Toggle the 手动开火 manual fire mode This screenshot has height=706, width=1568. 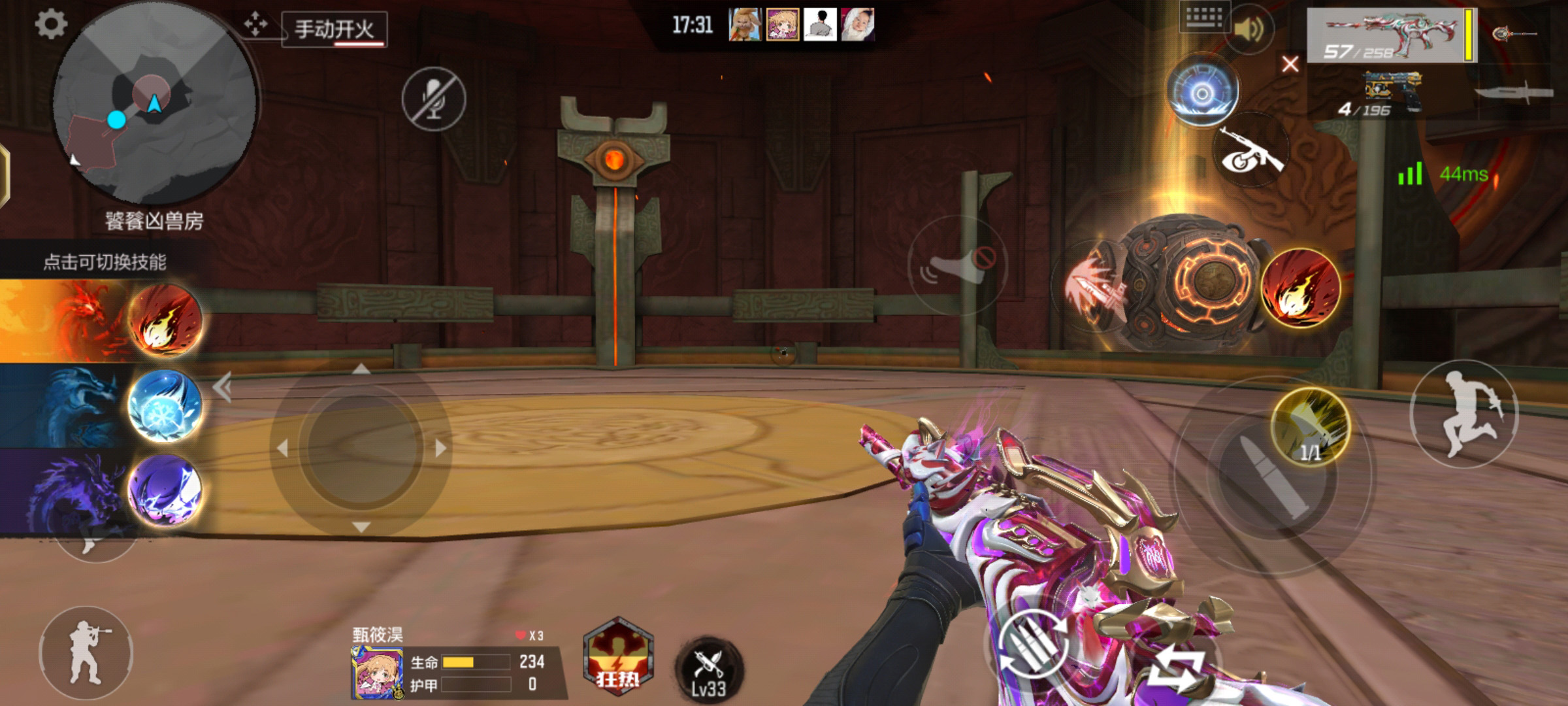(335, 30)
